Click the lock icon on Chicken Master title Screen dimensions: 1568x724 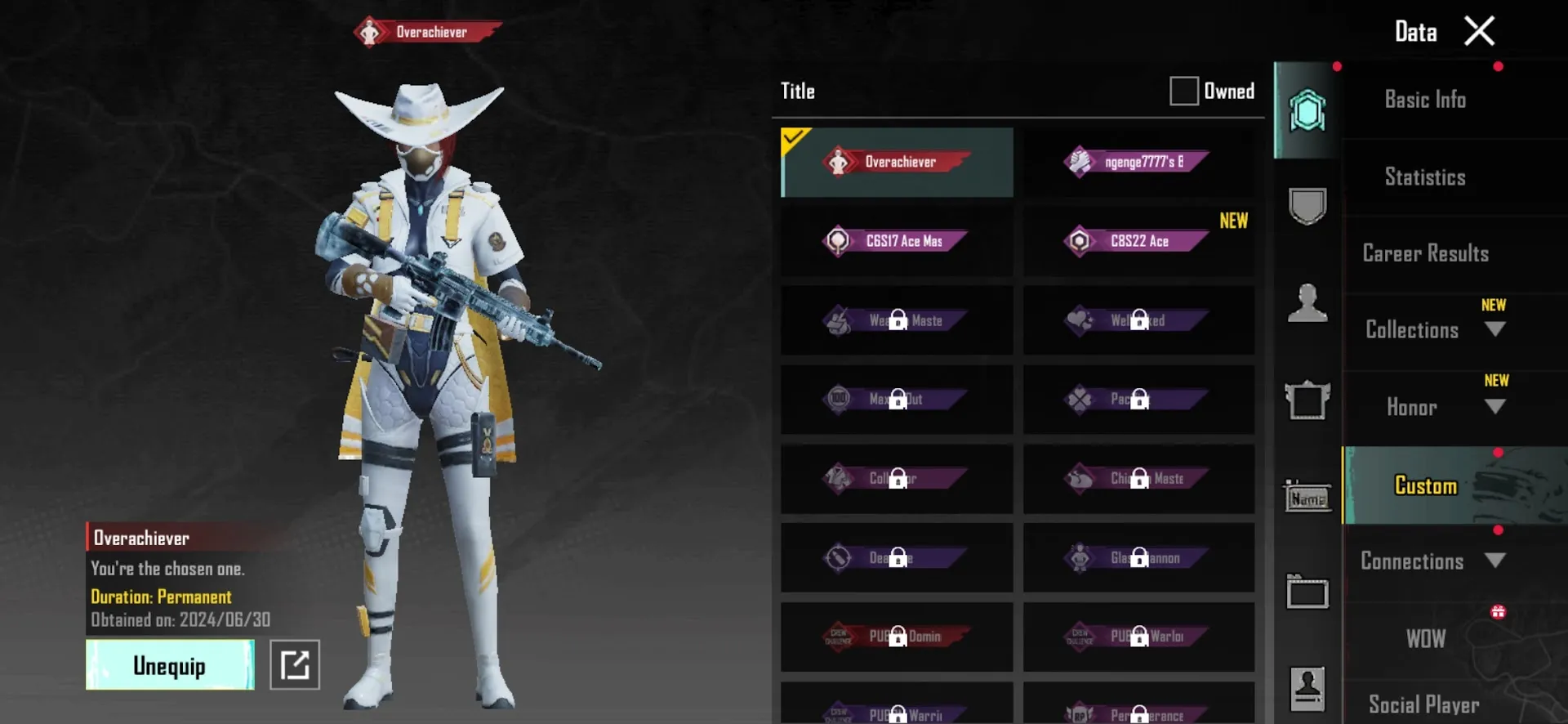pyautogui.click(x=1138, y=480)
